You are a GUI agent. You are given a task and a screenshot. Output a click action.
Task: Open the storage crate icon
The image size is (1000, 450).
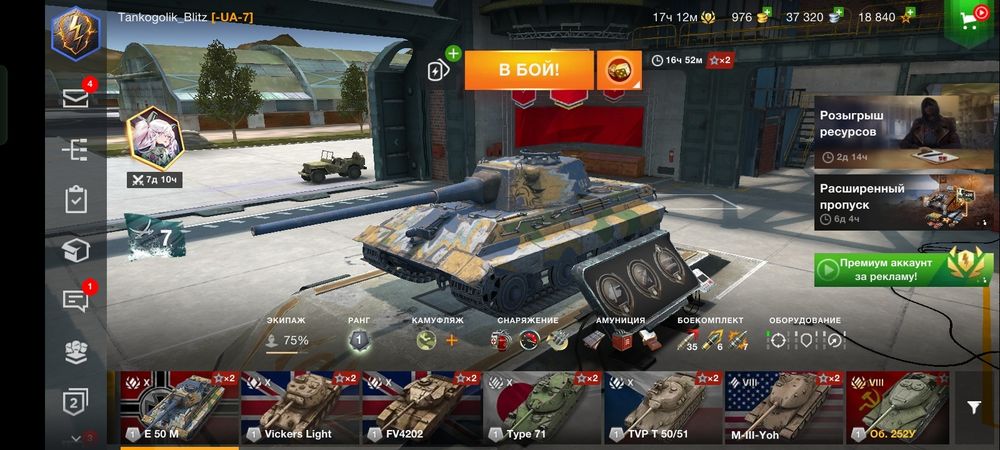[76, 250]
